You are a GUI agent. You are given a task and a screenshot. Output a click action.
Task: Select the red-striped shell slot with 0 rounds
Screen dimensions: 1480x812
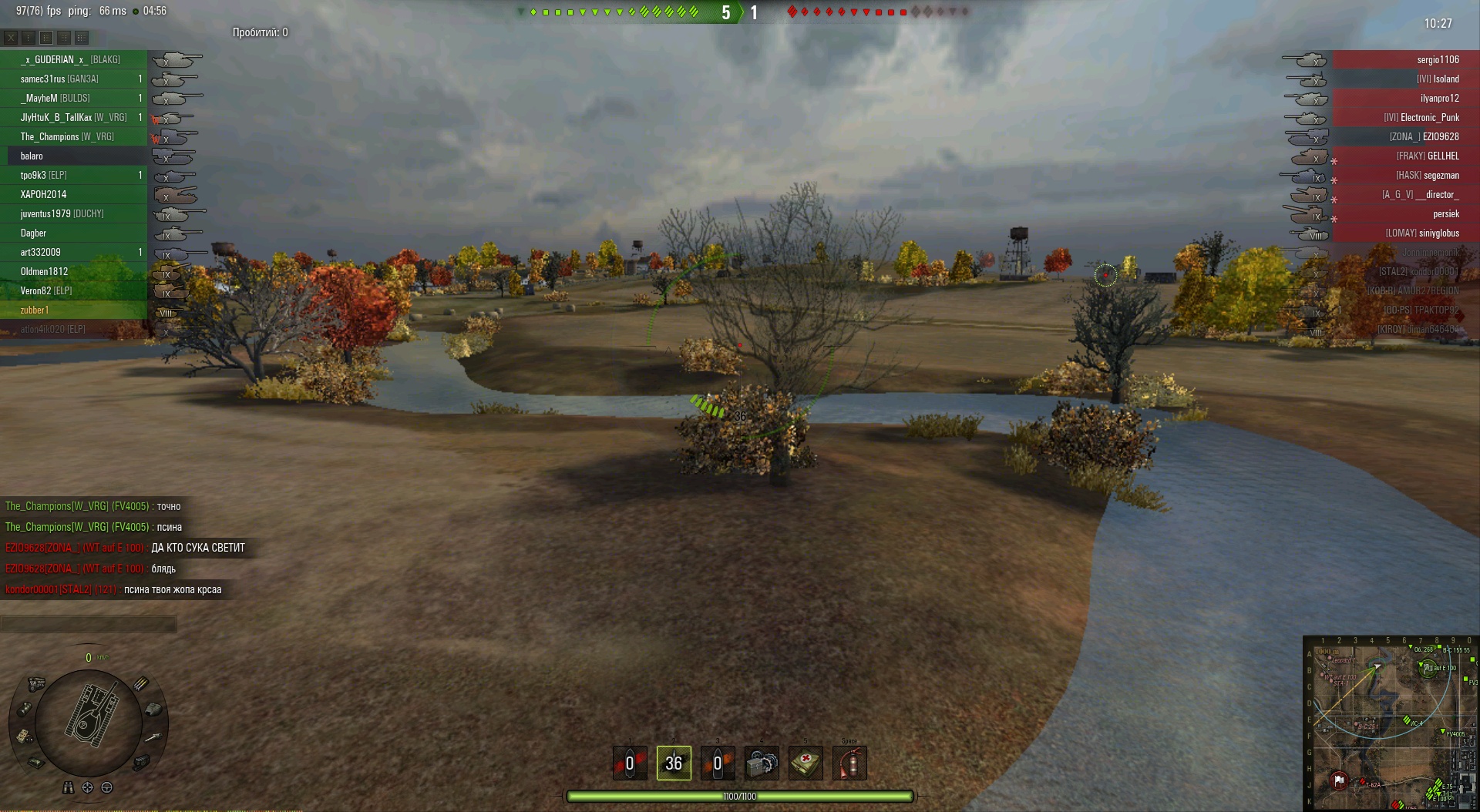[630, 763]
